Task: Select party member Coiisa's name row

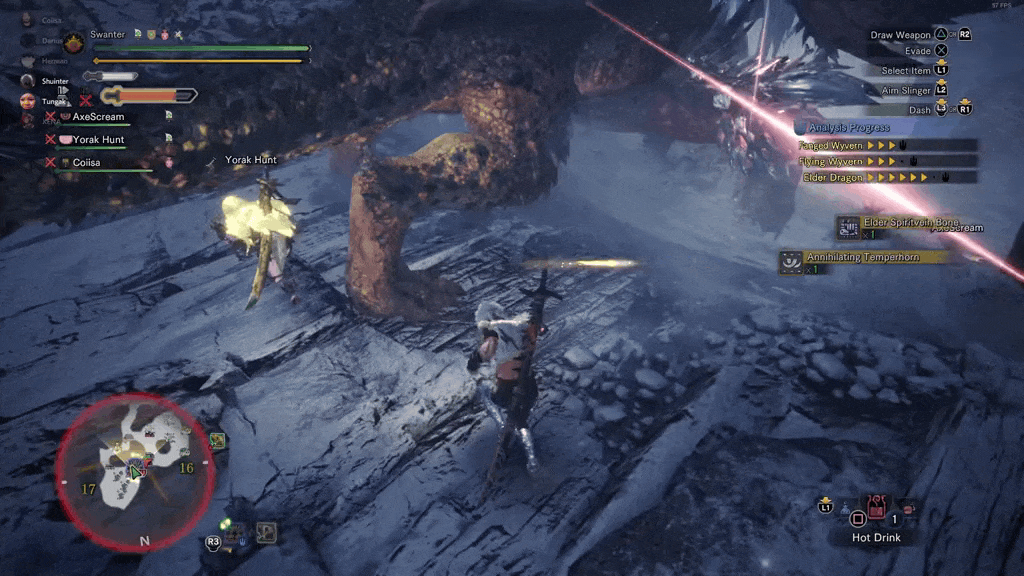Action: coord(86,162)
